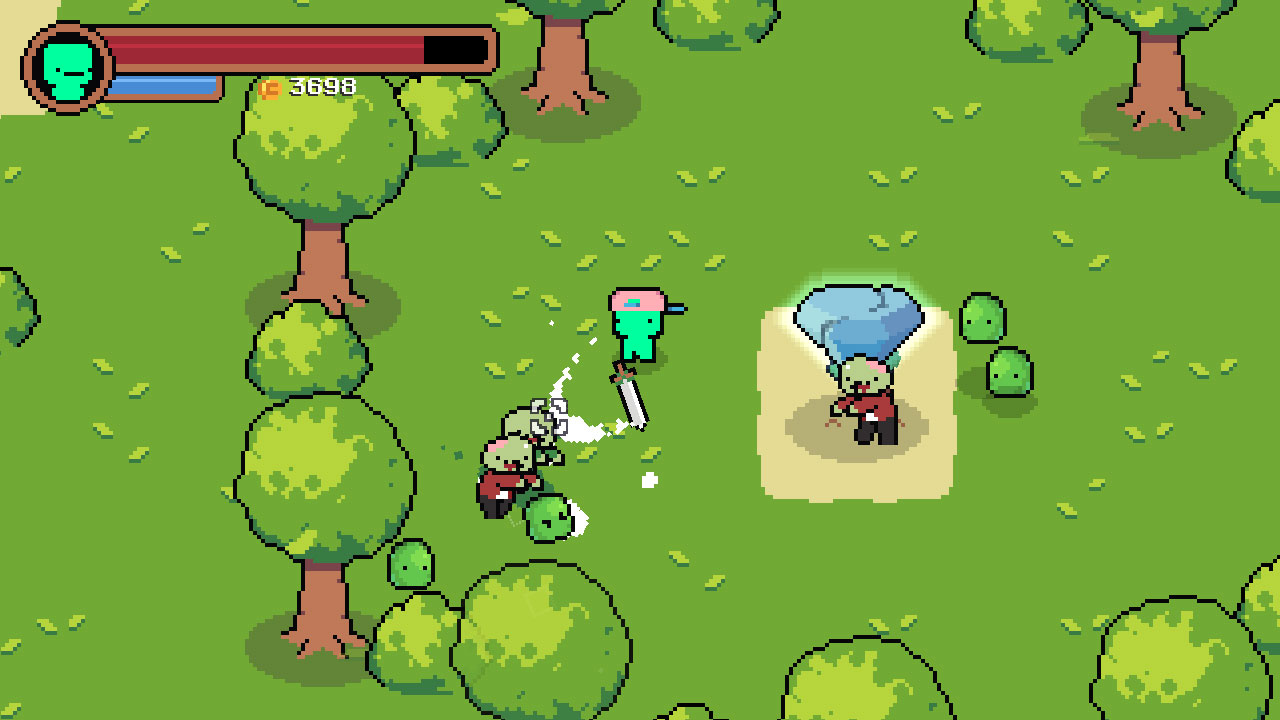
Task: Select the coin counter showing 3698
Action: (x=320, y=87)
